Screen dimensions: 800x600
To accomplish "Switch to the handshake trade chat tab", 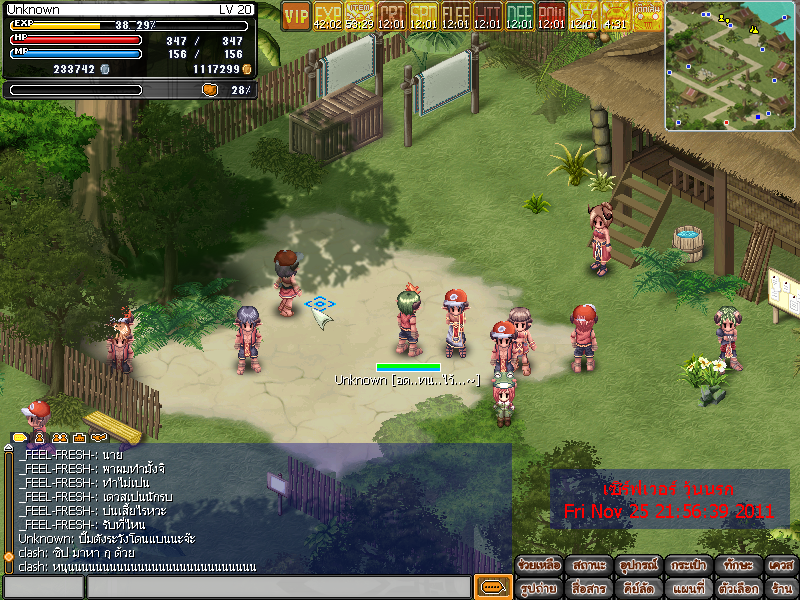I will 98,438.
